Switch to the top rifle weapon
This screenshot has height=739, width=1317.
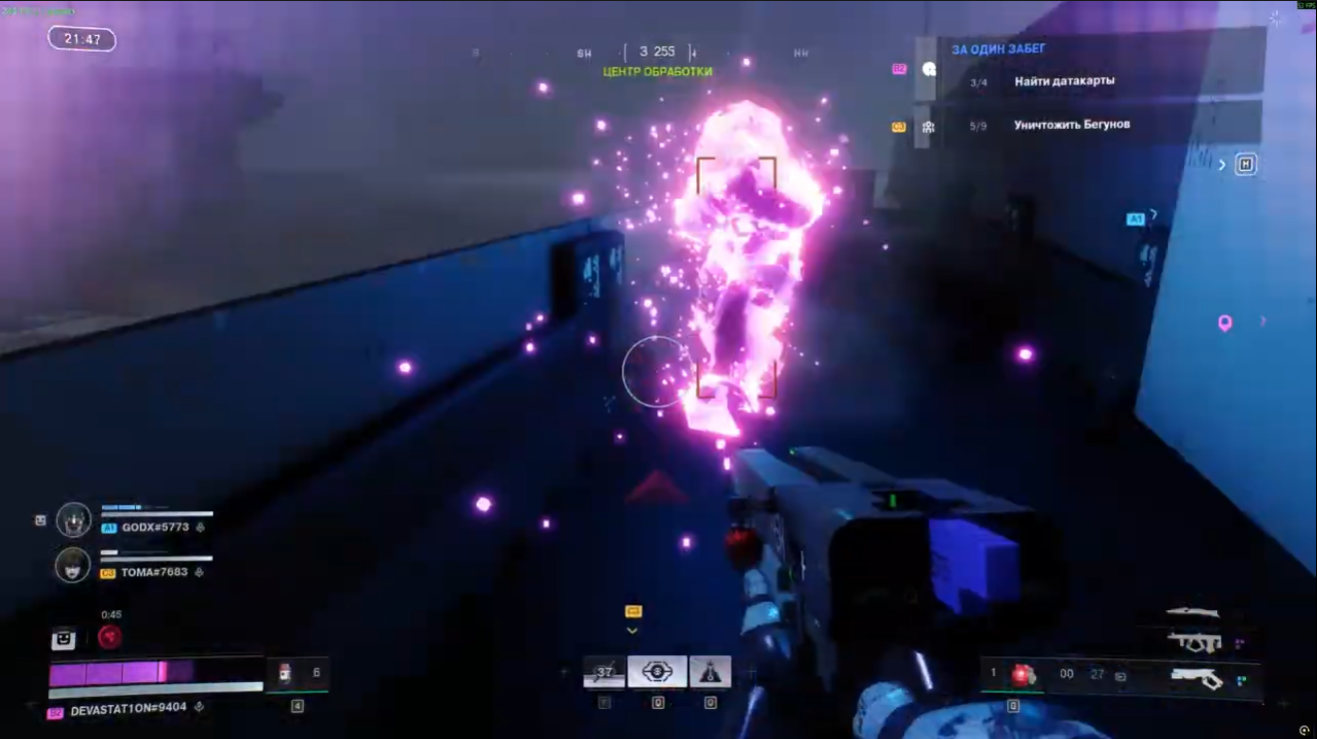1193,612
